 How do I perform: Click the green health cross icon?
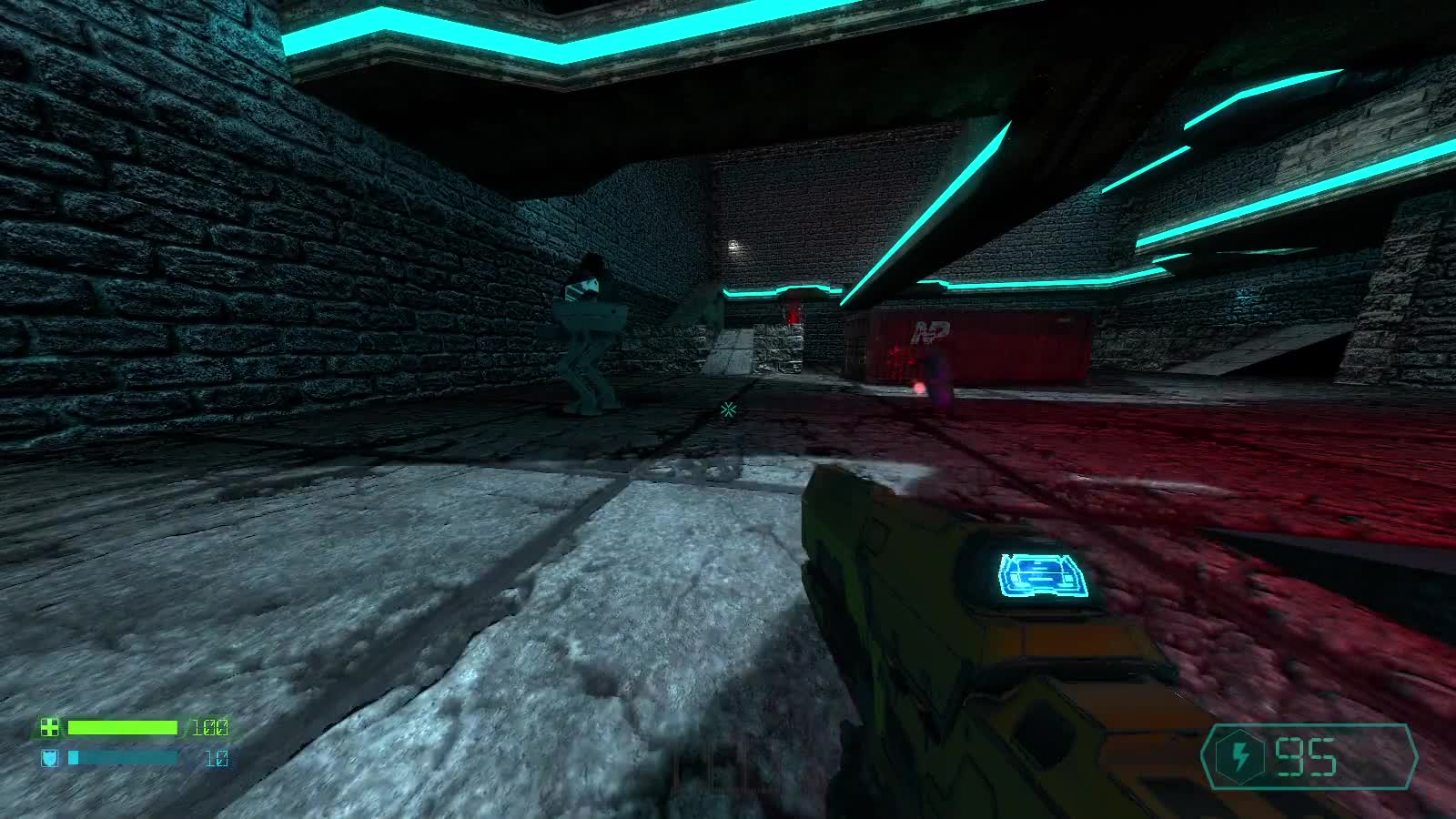52,728
